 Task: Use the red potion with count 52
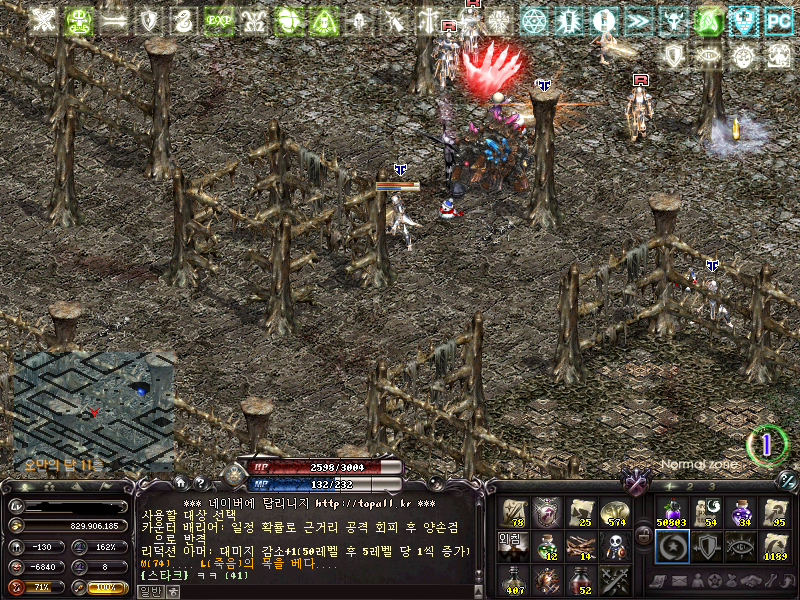click(x=580, y=579)
